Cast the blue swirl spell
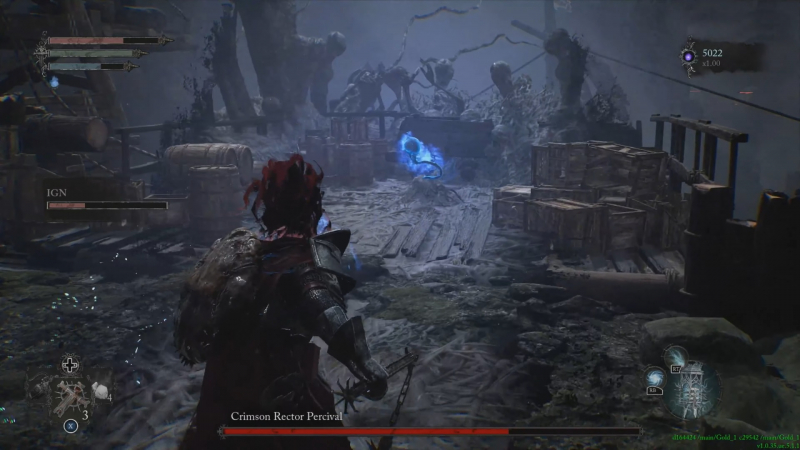This screenshot has width=800, height=450. 654,378
